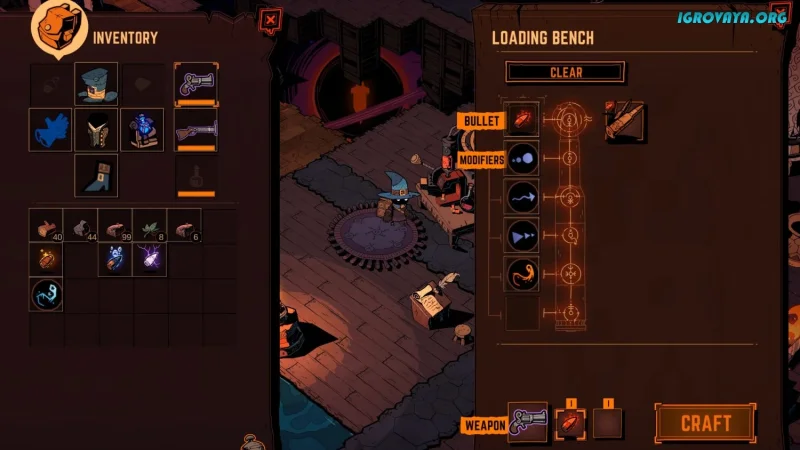Select the red bullet slot on the bench
The height and width of the screenshot is (450, 800).
[523, 119]
